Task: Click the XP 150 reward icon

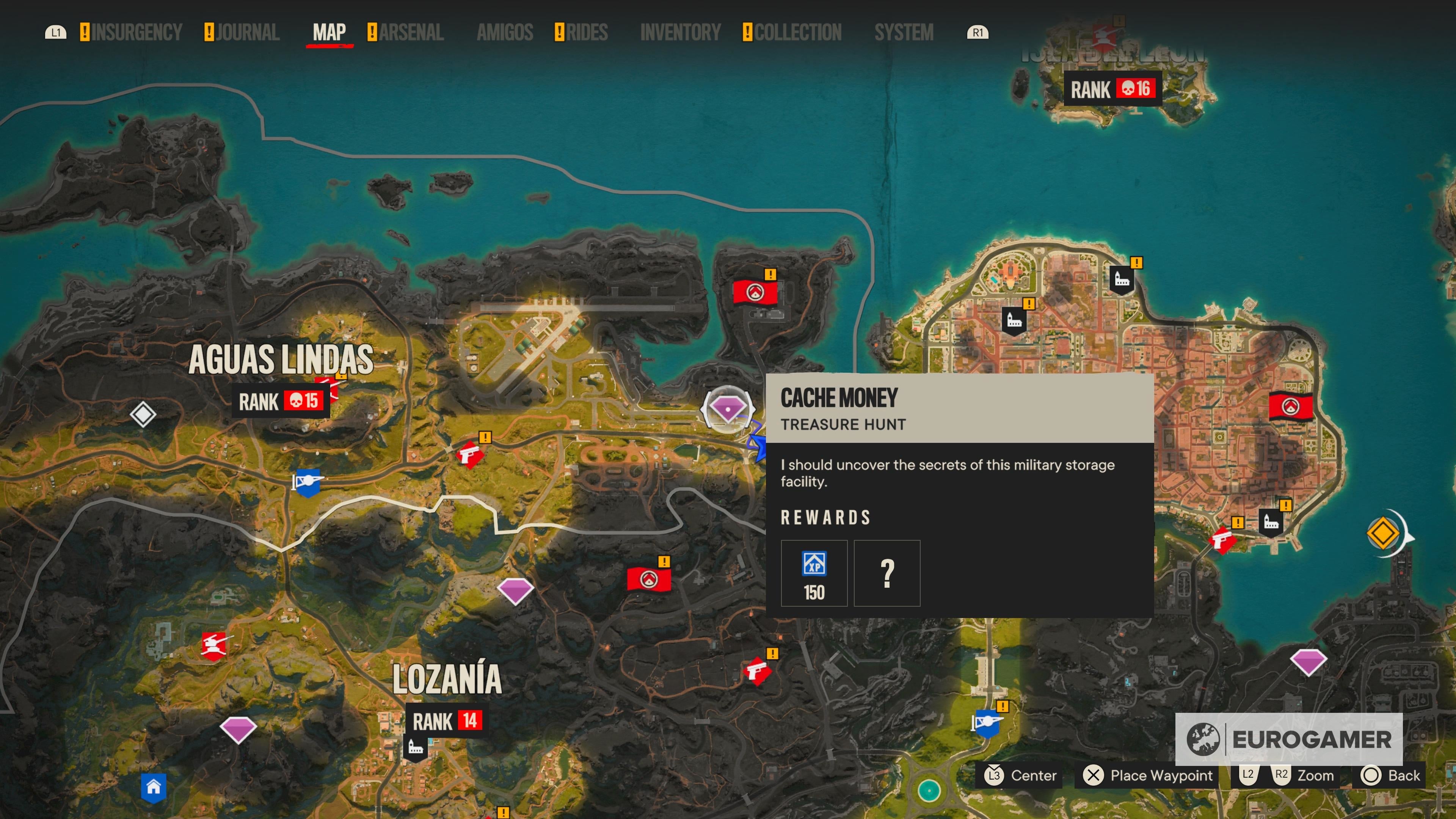Action: coord(814,573)
